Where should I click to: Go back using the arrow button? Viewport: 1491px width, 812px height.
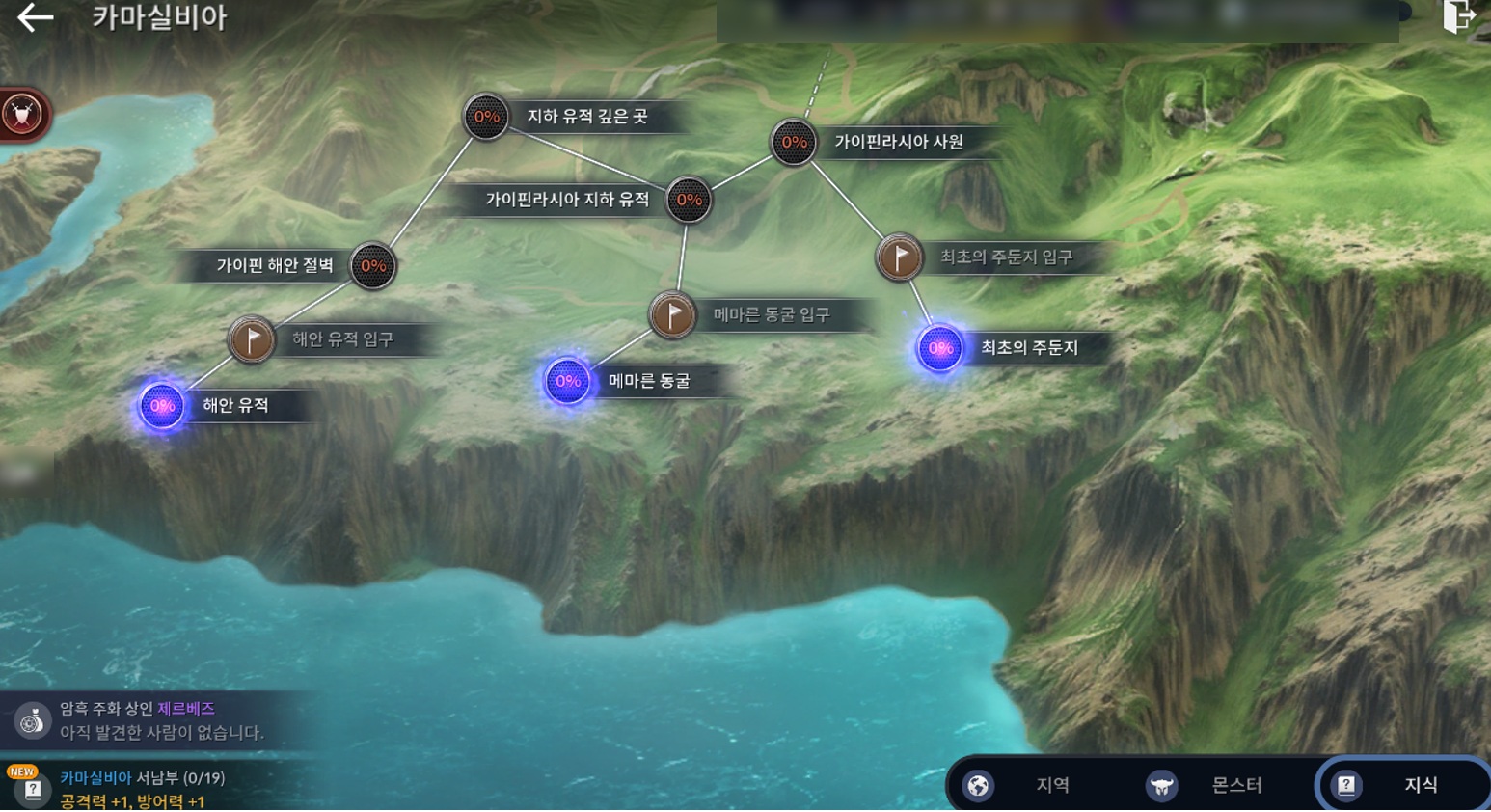coord(35,17)
